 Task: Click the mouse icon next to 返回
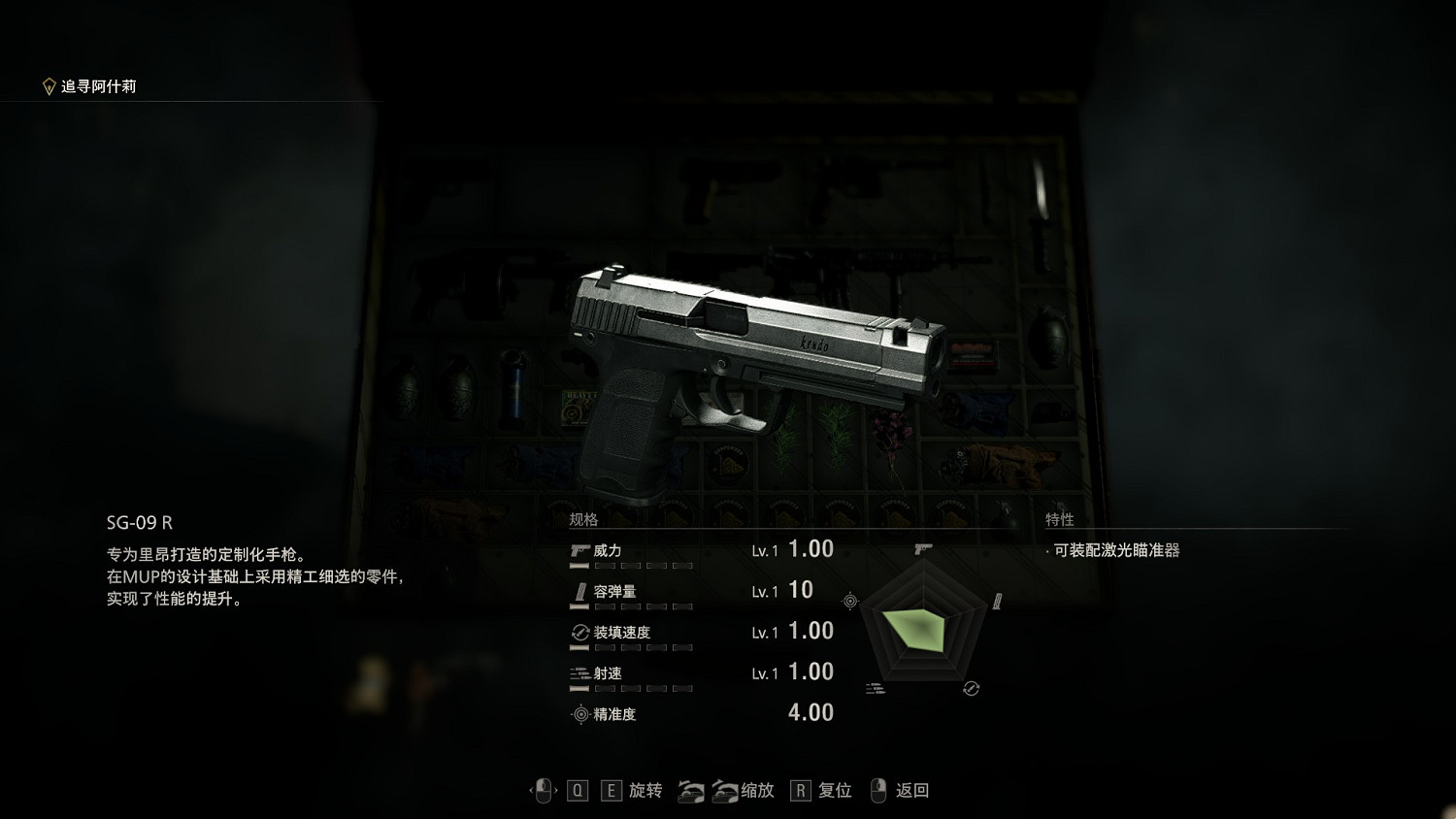(x=877, y=791)
